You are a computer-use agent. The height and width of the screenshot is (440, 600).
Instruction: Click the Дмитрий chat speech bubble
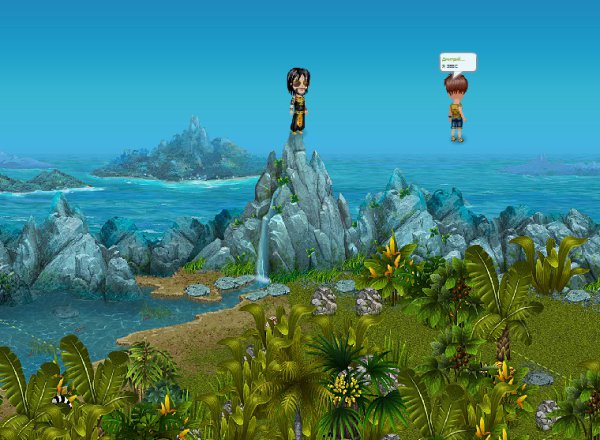pyautogui.click(x=457, y=62)
